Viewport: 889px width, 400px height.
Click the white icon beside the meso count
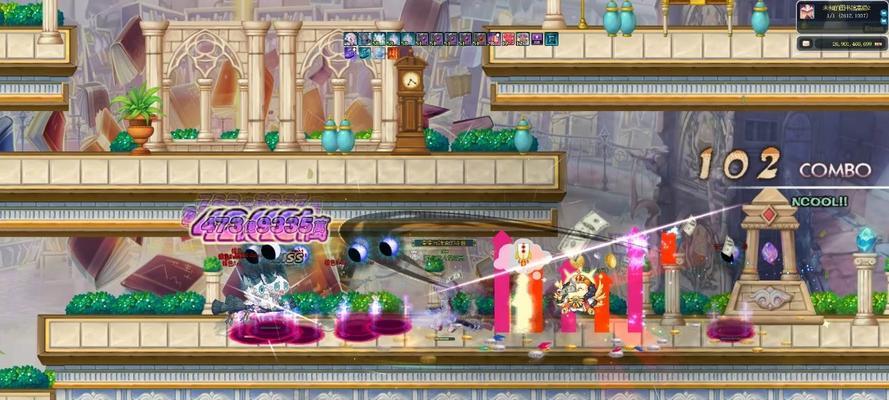[x=806, y=44]
